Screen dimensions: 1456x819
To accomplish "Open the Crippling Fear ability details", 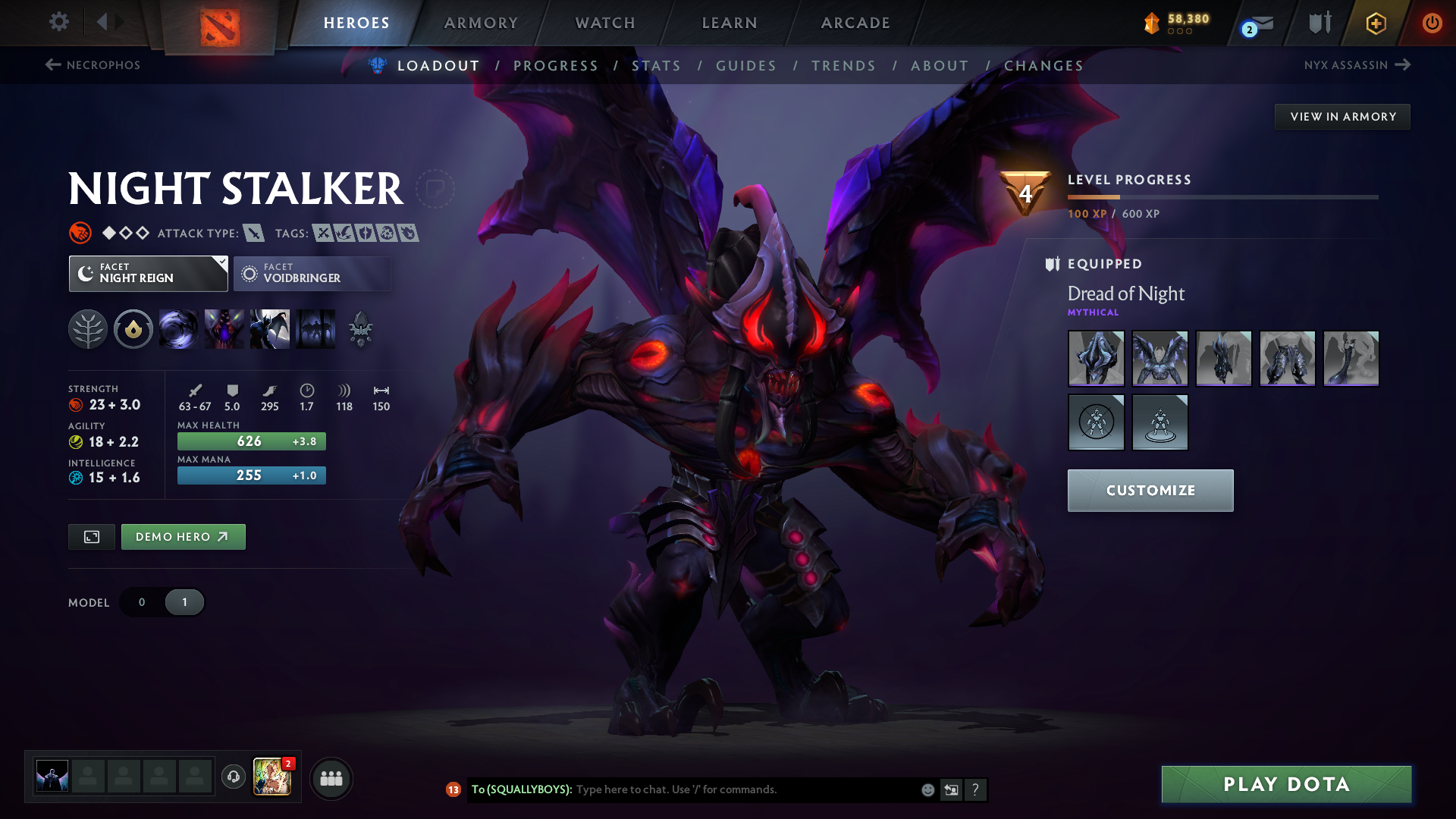I will point(224,329).
